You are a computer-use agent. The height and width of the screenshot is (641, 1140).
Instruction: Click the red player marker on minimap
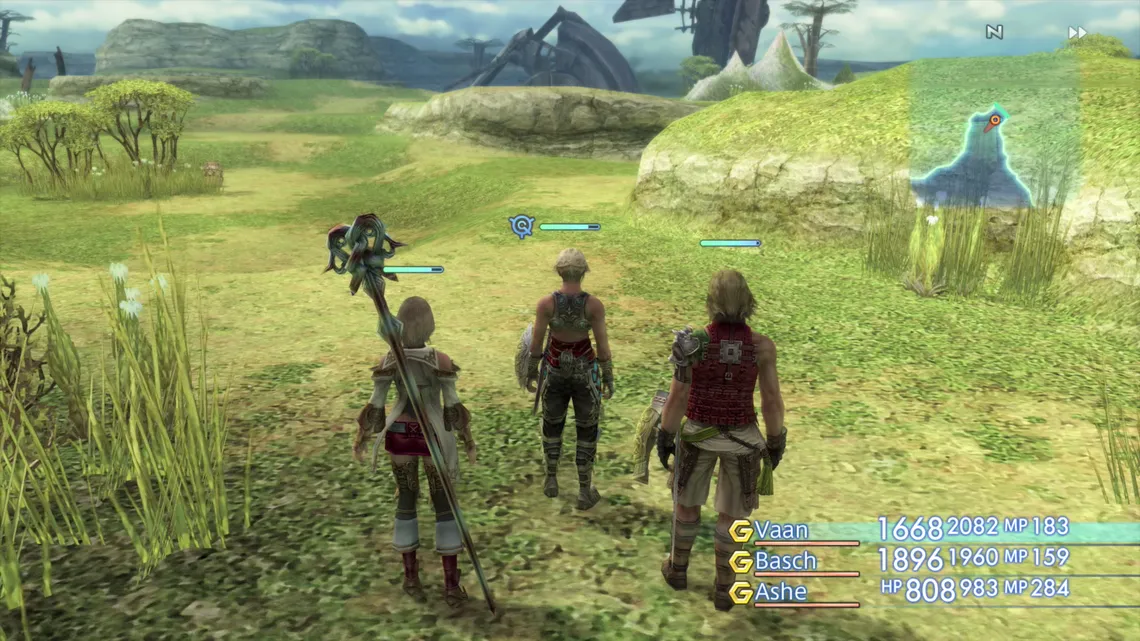(991, 124)
